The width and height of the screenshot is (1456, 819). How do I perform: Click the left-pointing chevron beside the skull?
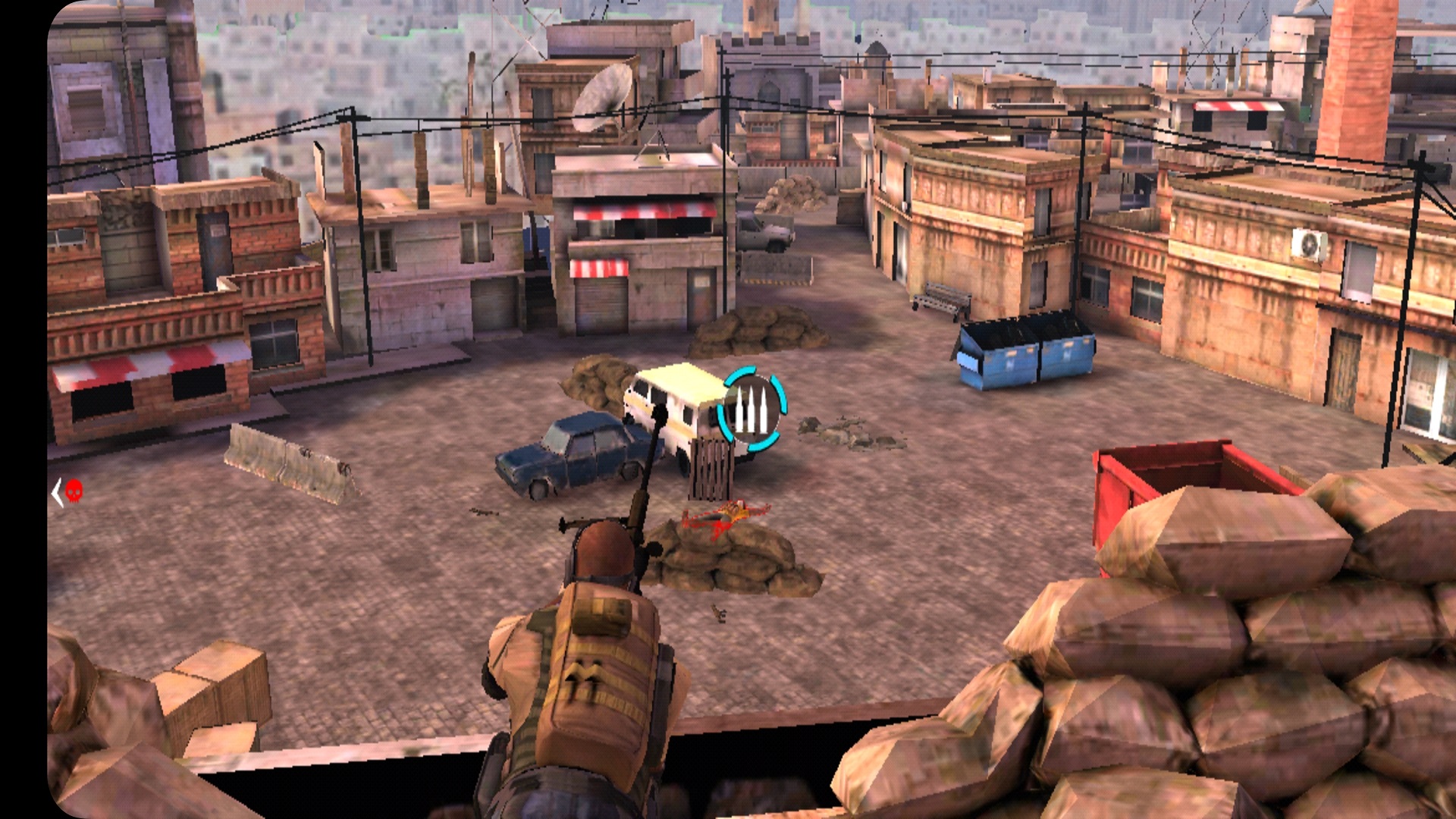(56, 493)
